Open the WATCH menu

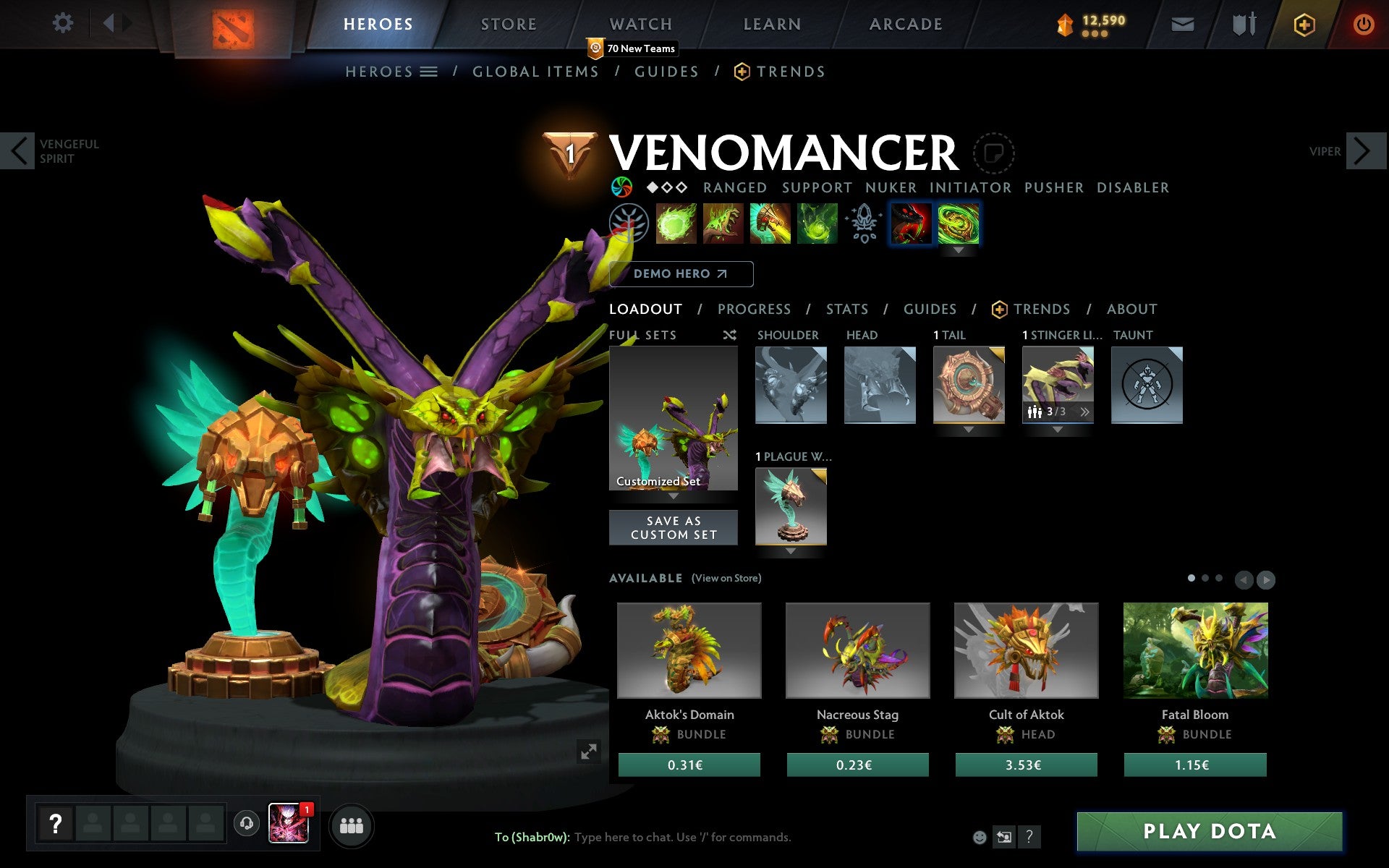tap(640, 23)
